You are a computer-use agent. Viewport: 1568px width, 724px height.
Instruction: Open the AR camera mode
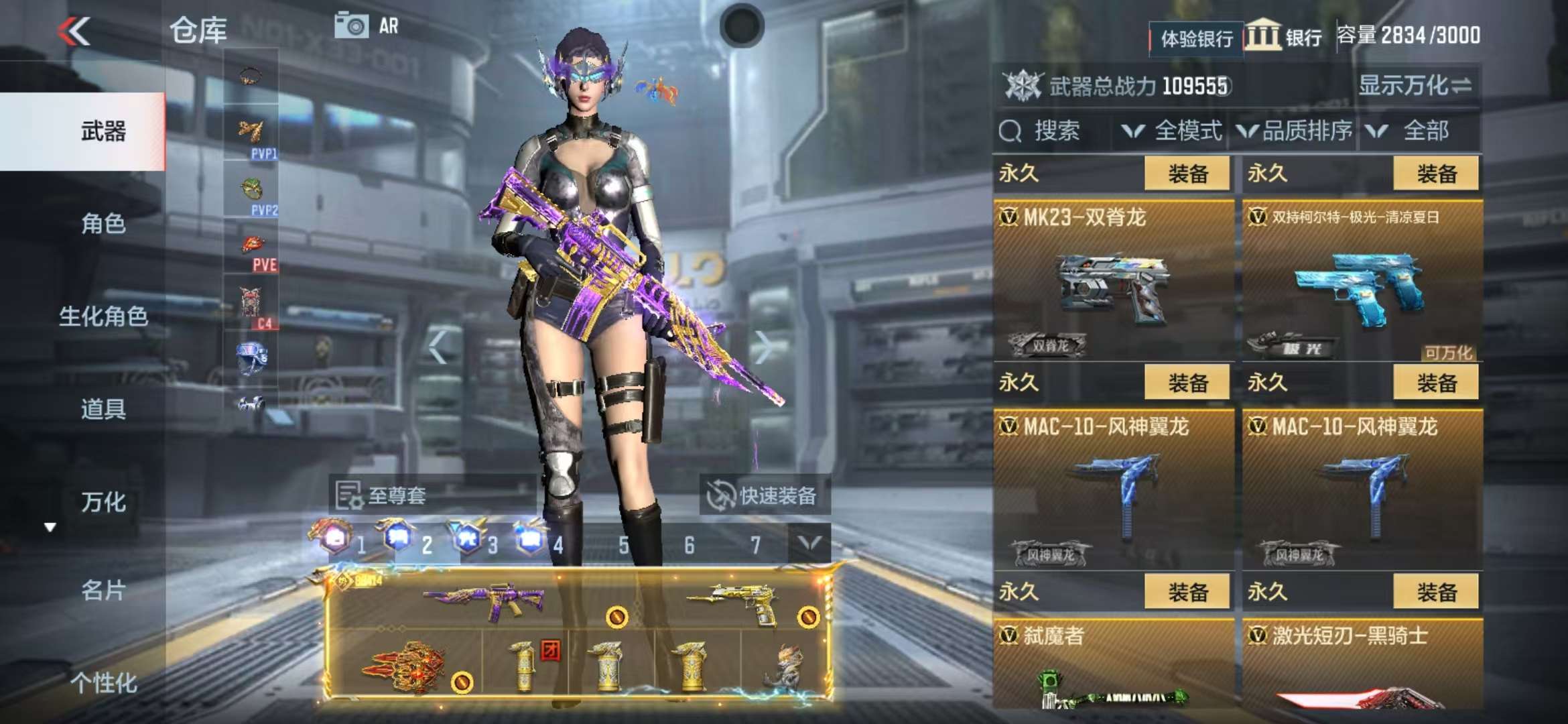pos(367,26)
